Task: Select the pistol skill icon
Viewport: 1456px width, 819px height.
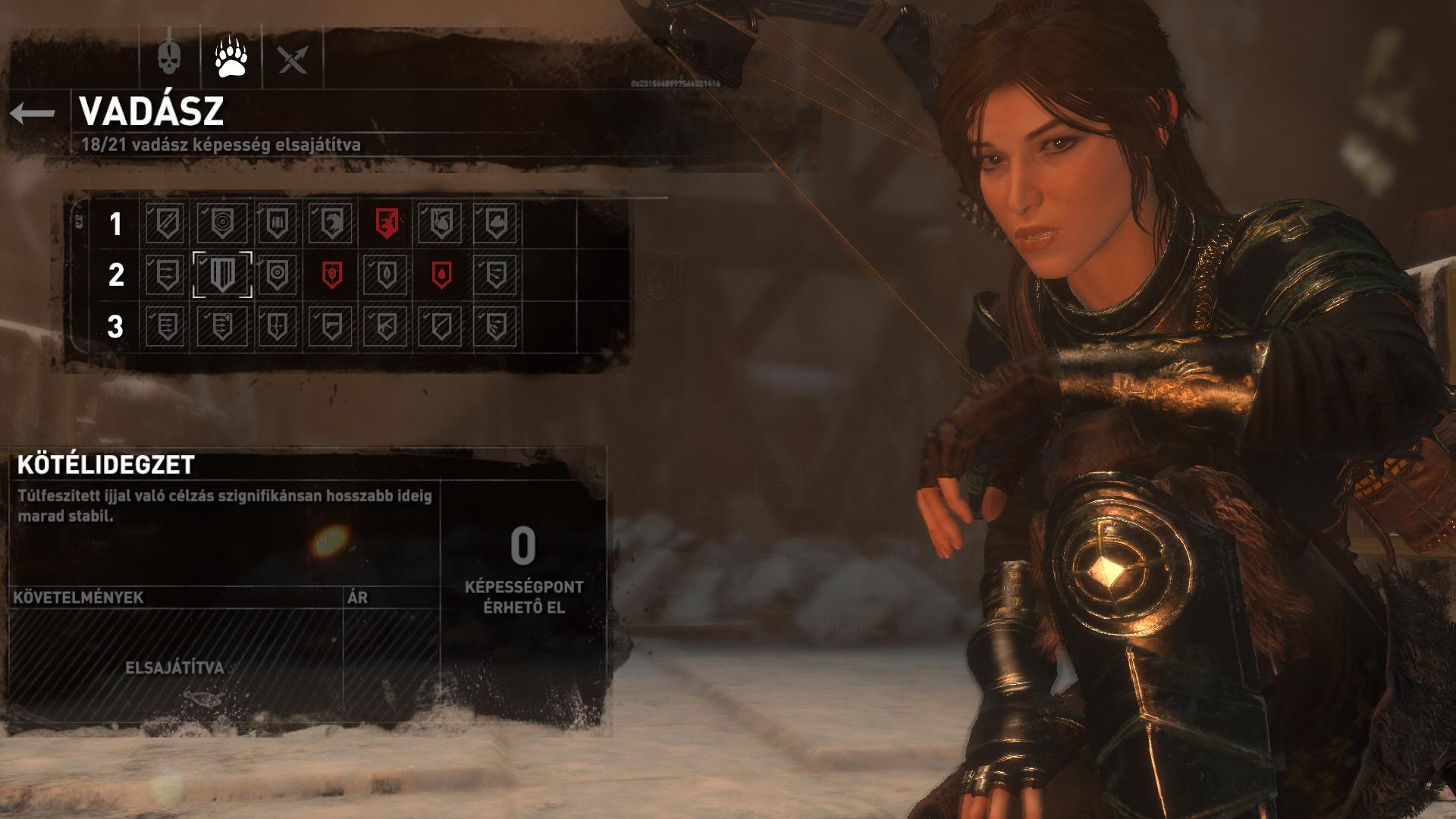Action: pos(331,327)
